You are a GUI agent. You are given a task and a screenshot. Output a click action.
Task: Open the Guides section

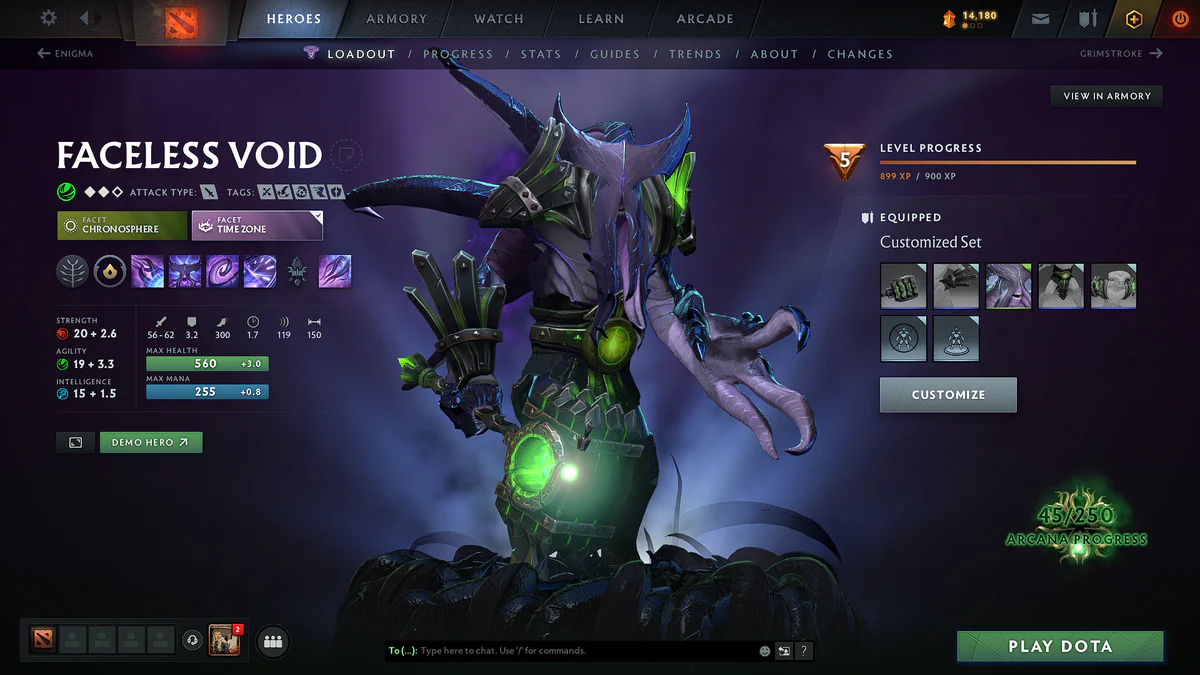pos(614,54)
